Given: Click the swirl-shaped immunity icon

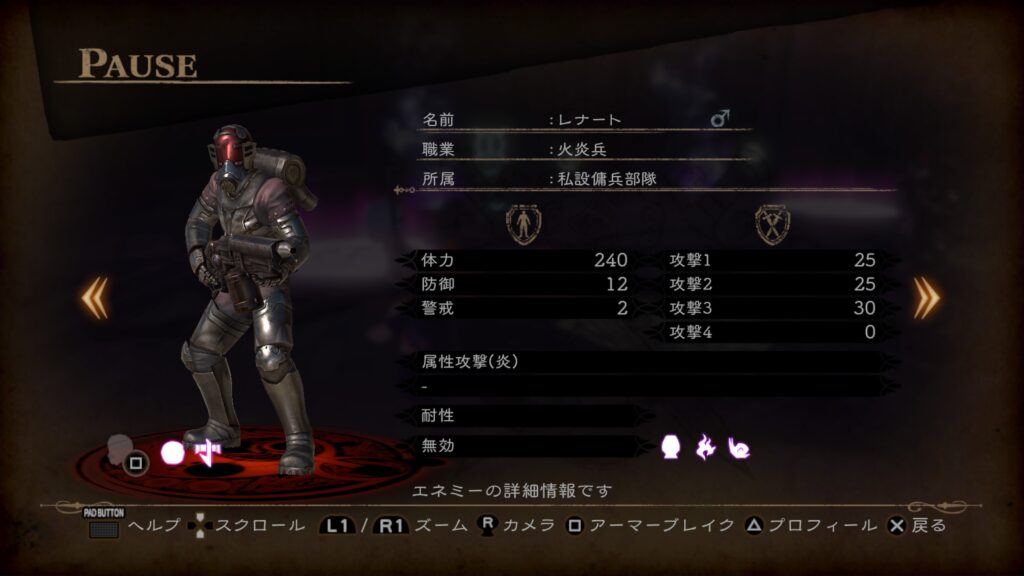Looking at the screenshot, I should [740, 447].
